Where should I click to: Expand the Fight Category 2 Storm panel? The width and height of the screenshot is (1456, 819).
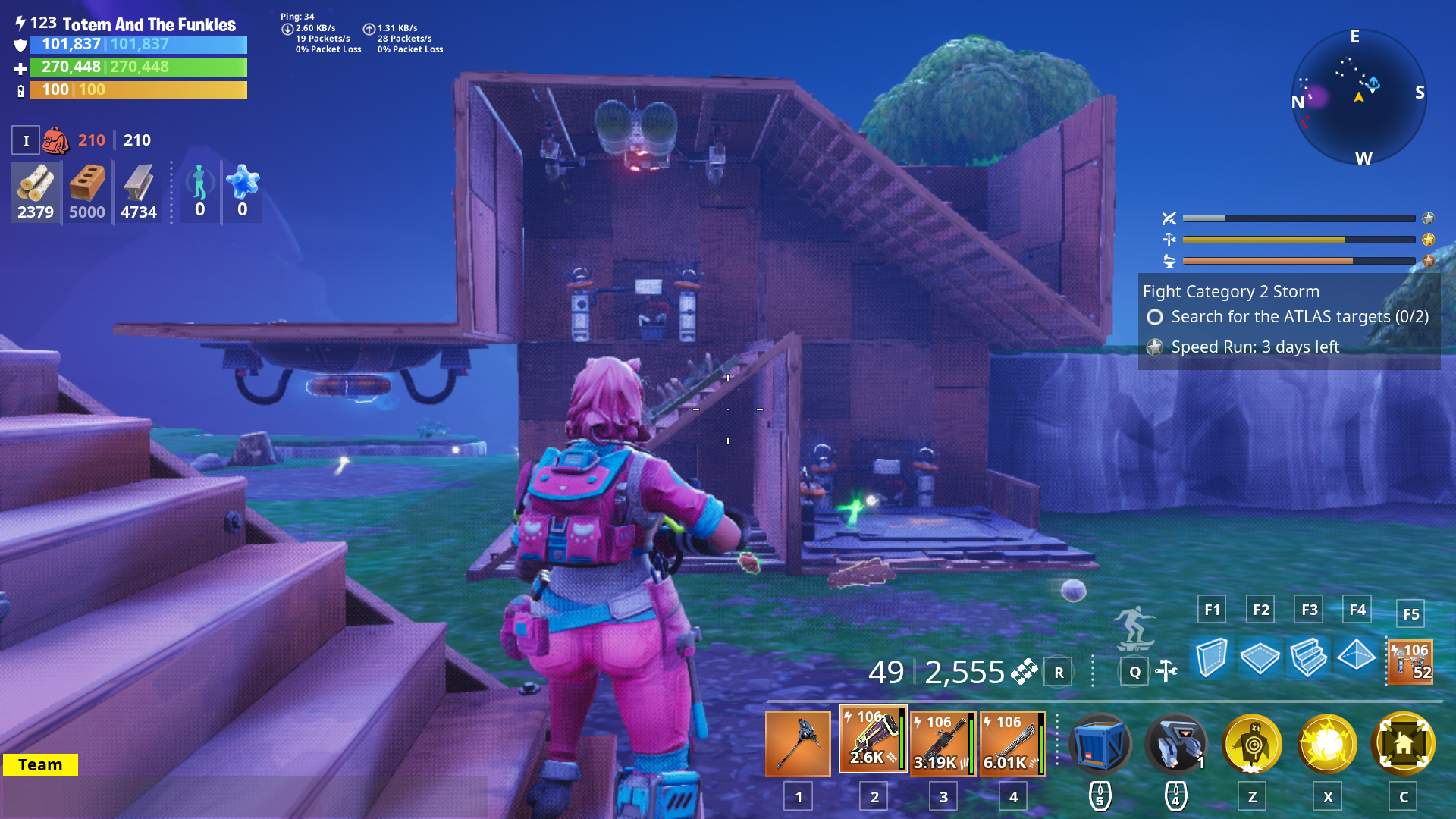coord(1228,291)
